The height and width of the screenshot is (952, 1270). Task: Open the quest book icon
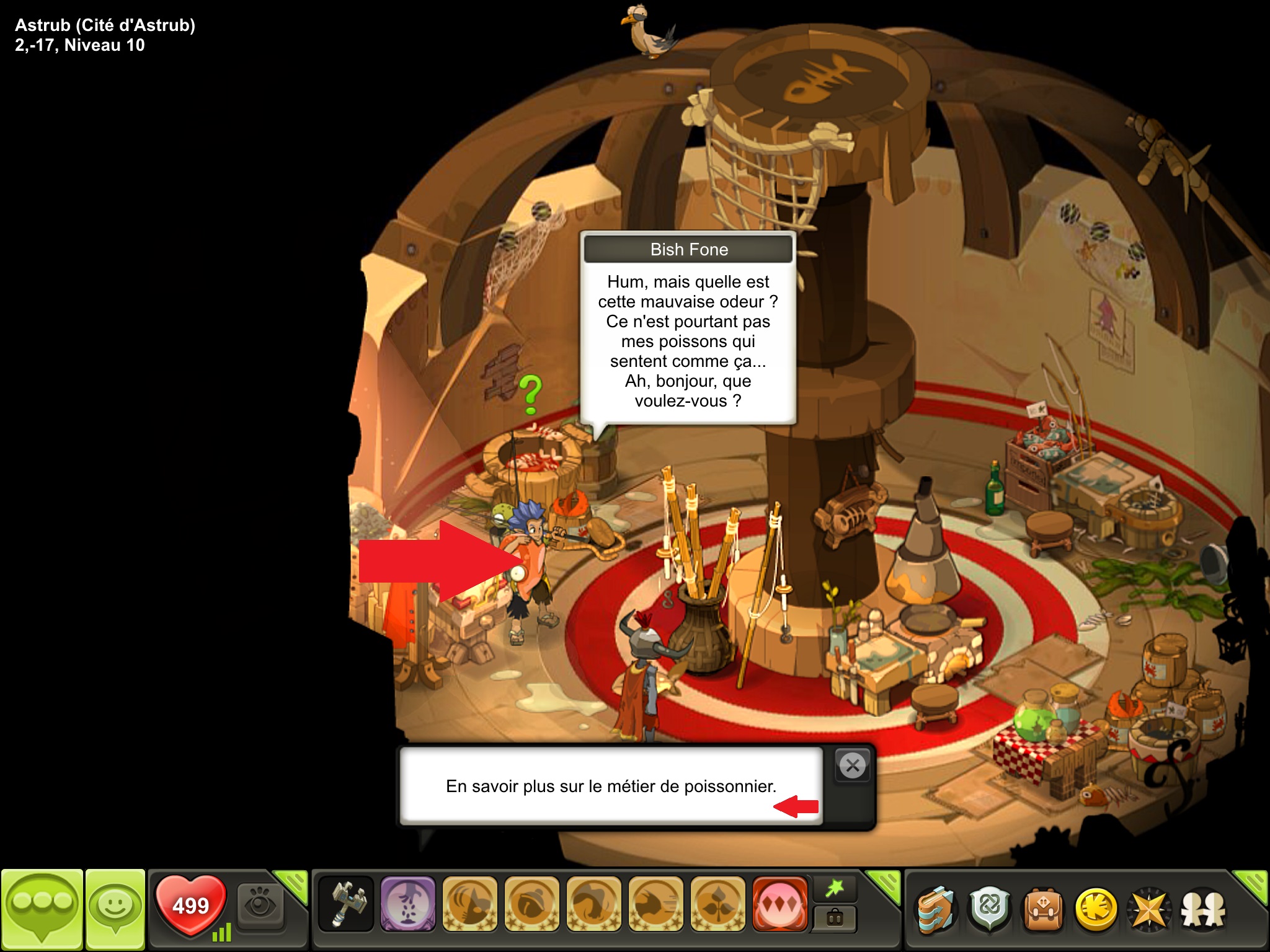tap(935, 910)
